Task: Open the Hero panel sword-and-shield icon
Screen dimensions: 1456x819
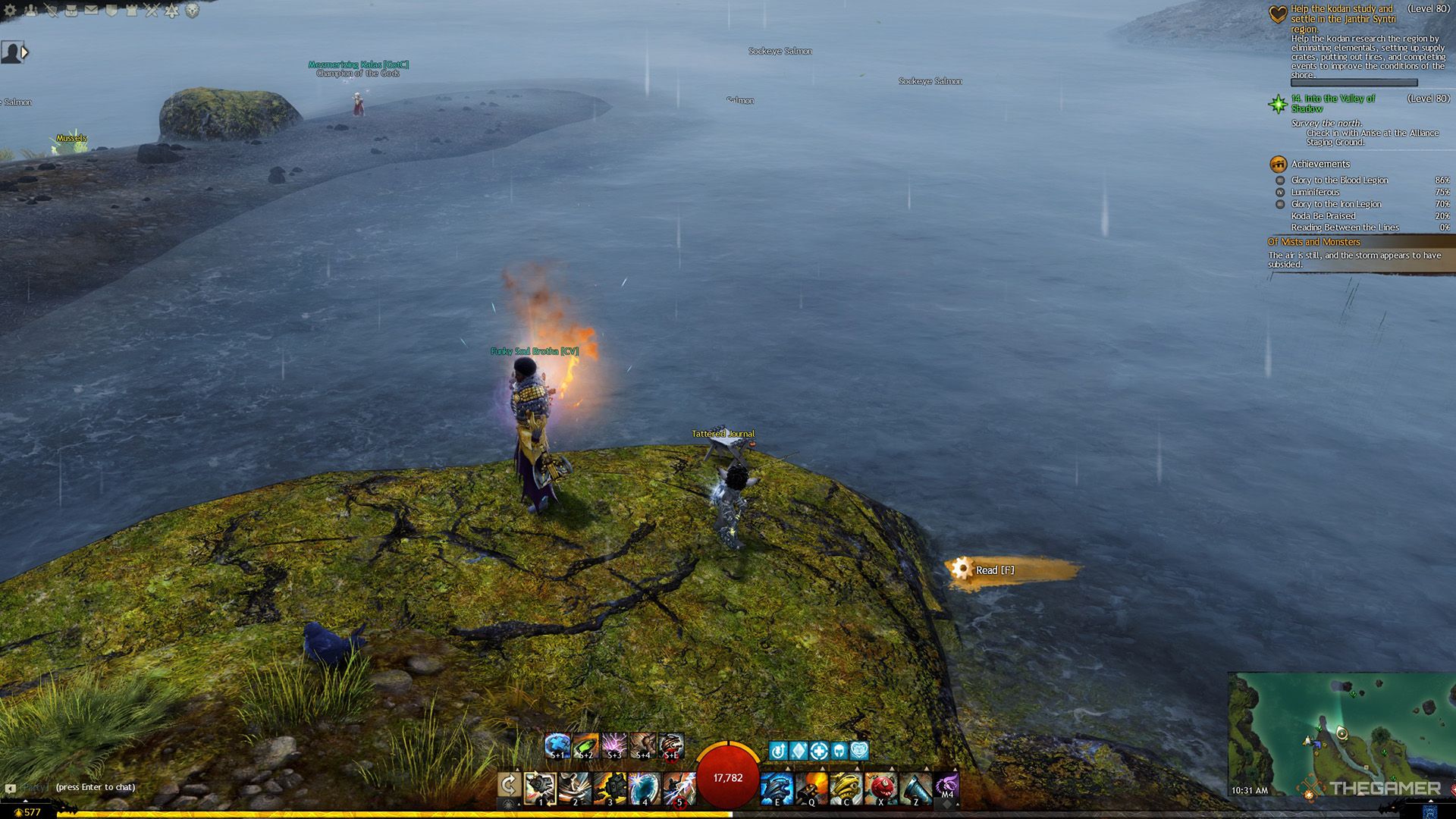Action: coord(51,11)
